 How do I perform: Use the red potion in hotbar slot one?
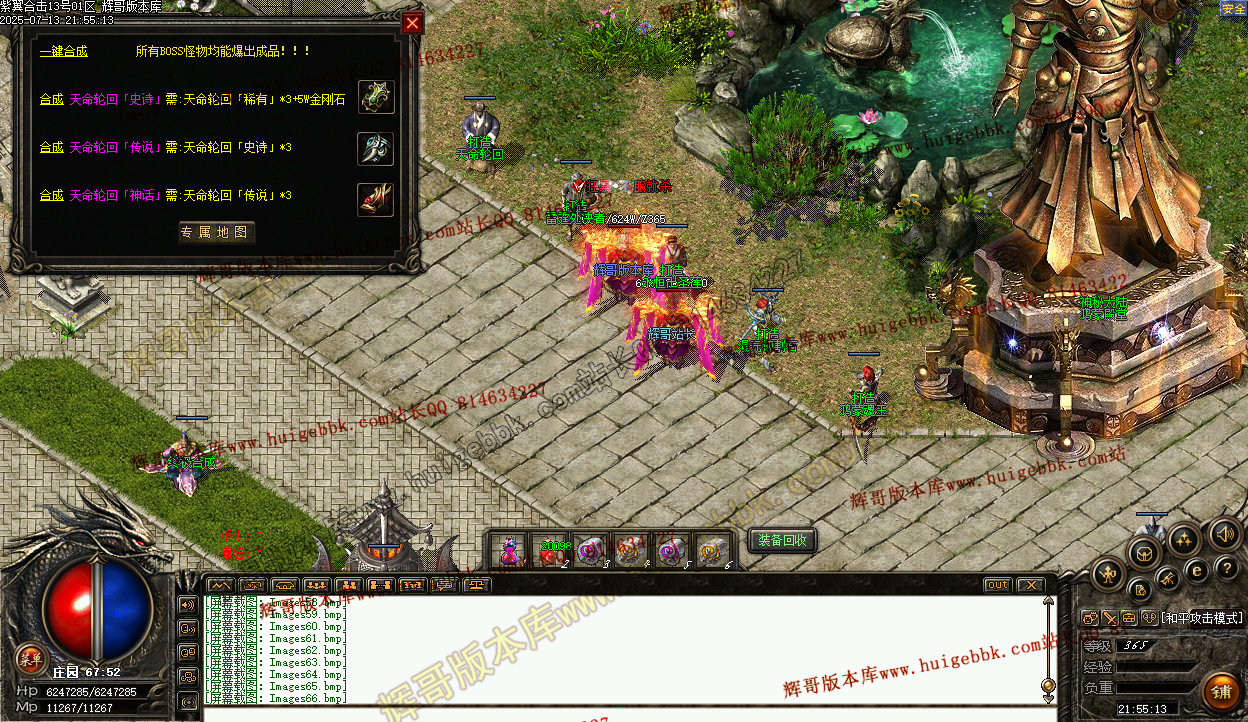pos(511,551)
